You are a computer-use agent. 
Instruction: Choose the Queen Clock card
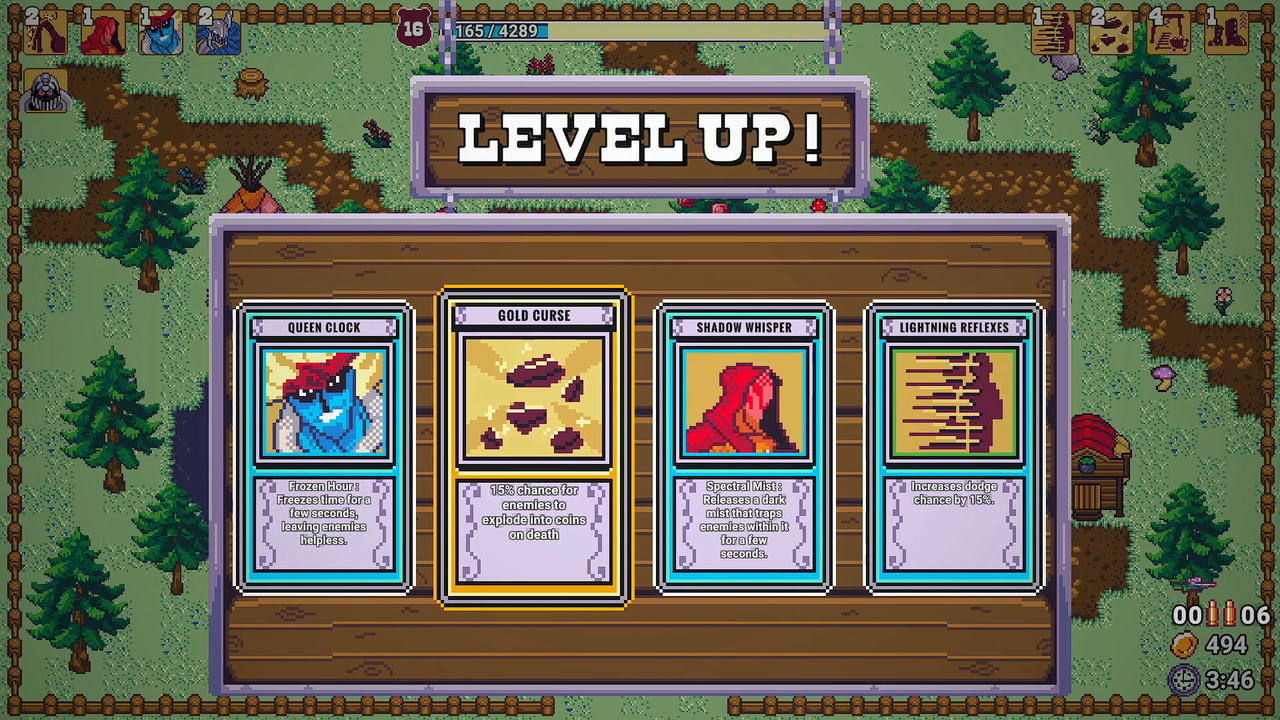(324, 447)
